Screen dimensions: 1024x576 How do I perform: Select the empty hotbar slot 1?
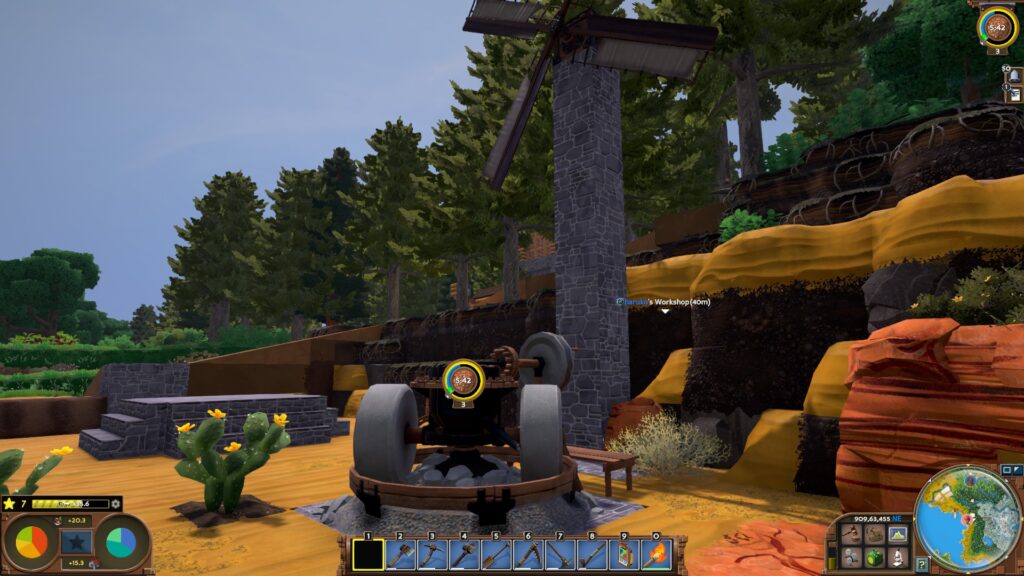tap(368, 554)
